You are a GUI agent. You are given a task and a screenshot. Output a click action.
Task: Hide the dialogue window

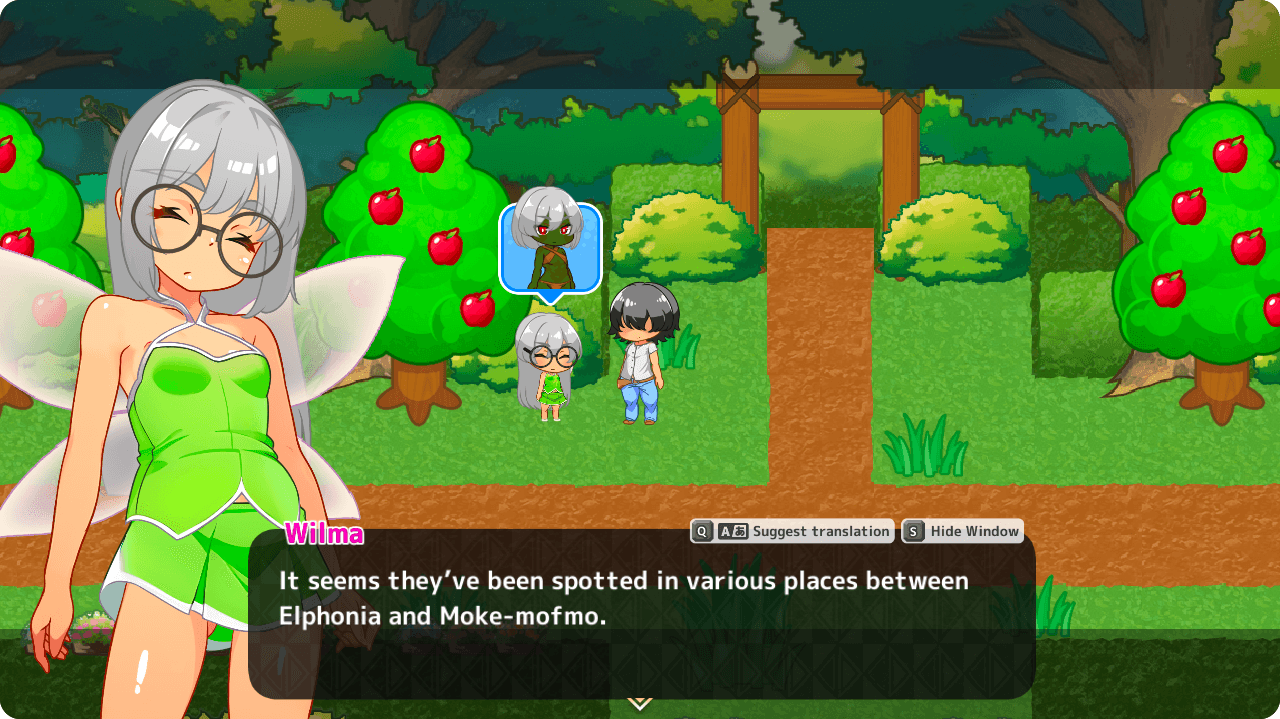962,532
